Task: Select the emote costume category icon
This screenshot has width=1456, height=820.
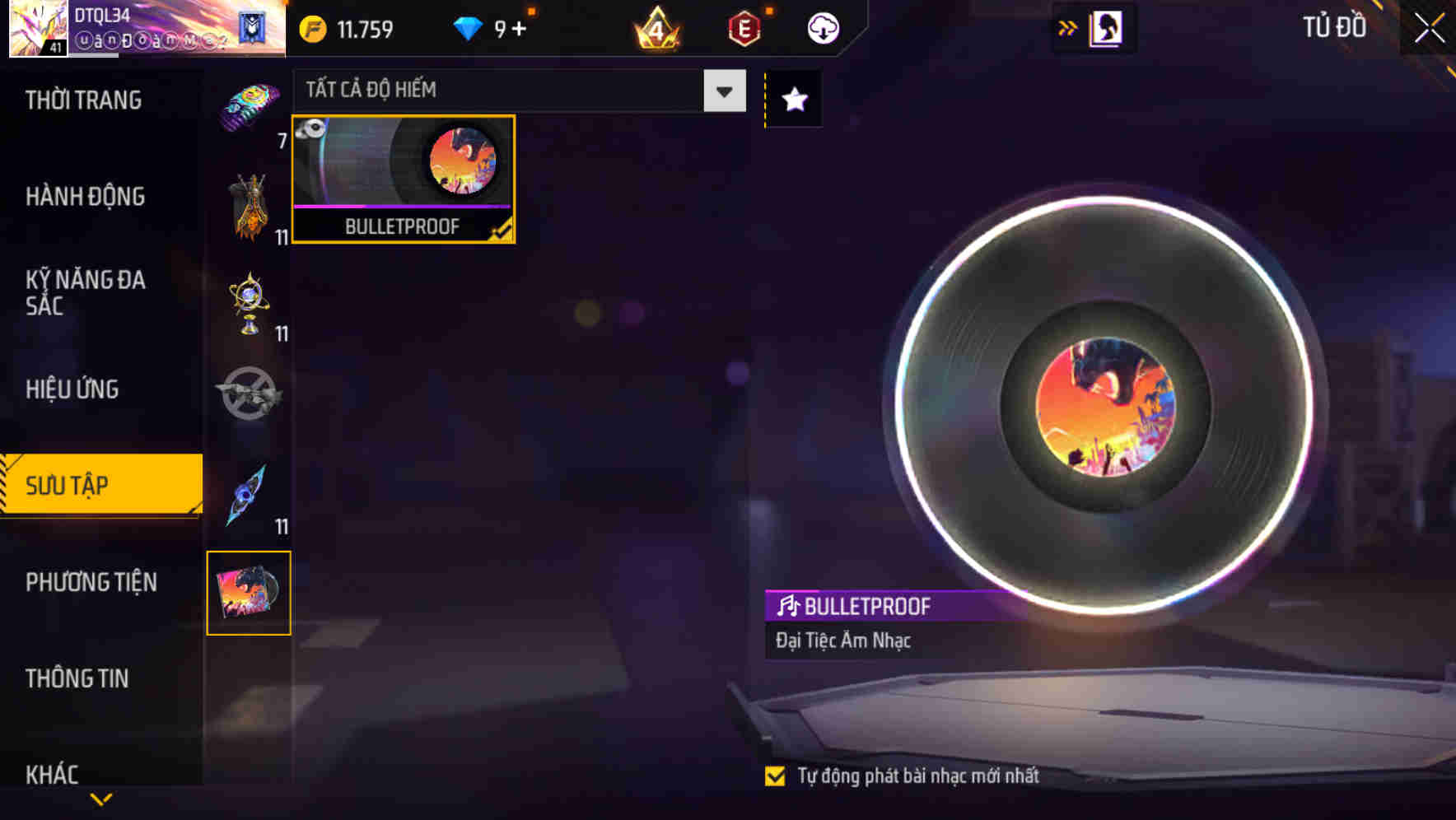Action: tap(250, 206)
